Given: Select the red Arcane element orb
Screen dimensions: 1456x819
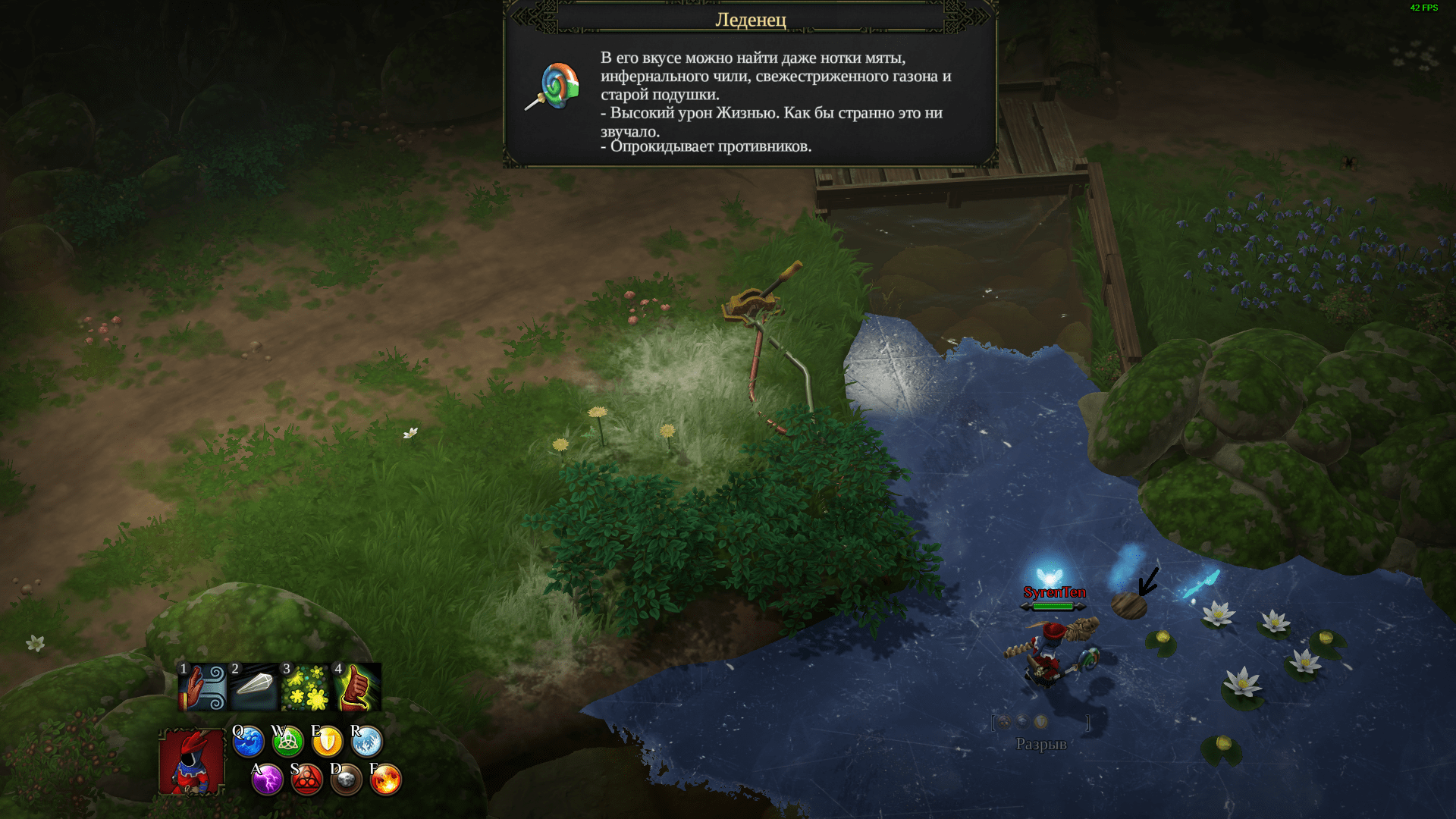Looking at the screenshot, I should click(x=306, y=780).
